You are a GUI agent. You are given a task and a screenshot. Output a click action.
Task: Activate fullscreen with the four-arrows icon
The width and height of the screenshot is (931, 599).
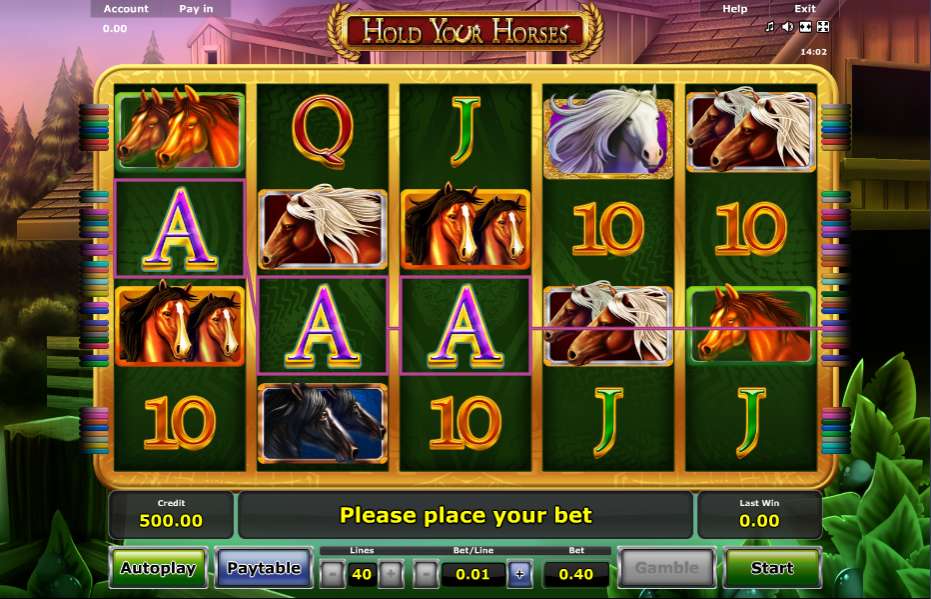(823, 27)
